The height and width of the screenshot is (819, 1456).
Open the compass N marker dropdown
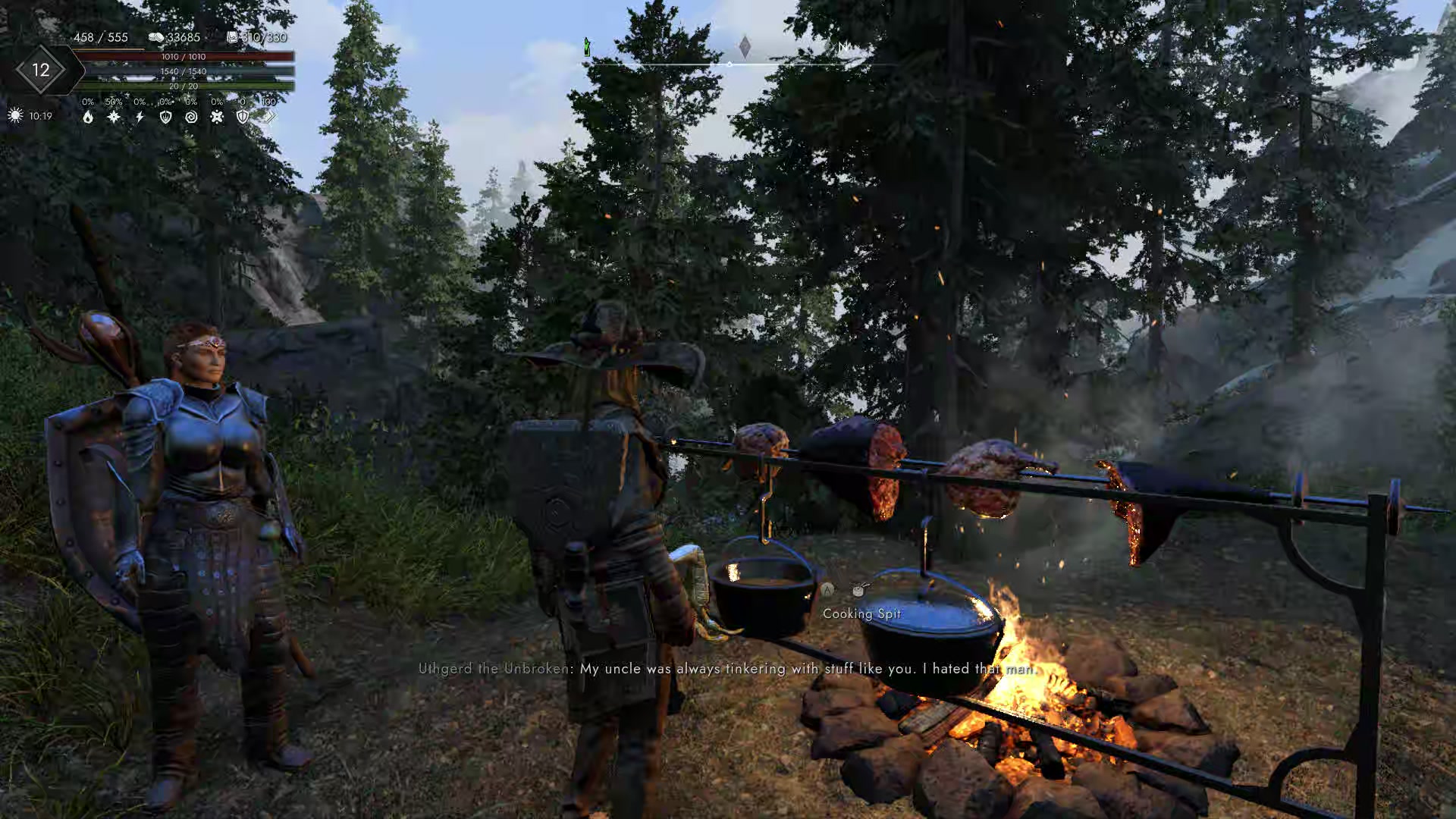tap(843, 47)
